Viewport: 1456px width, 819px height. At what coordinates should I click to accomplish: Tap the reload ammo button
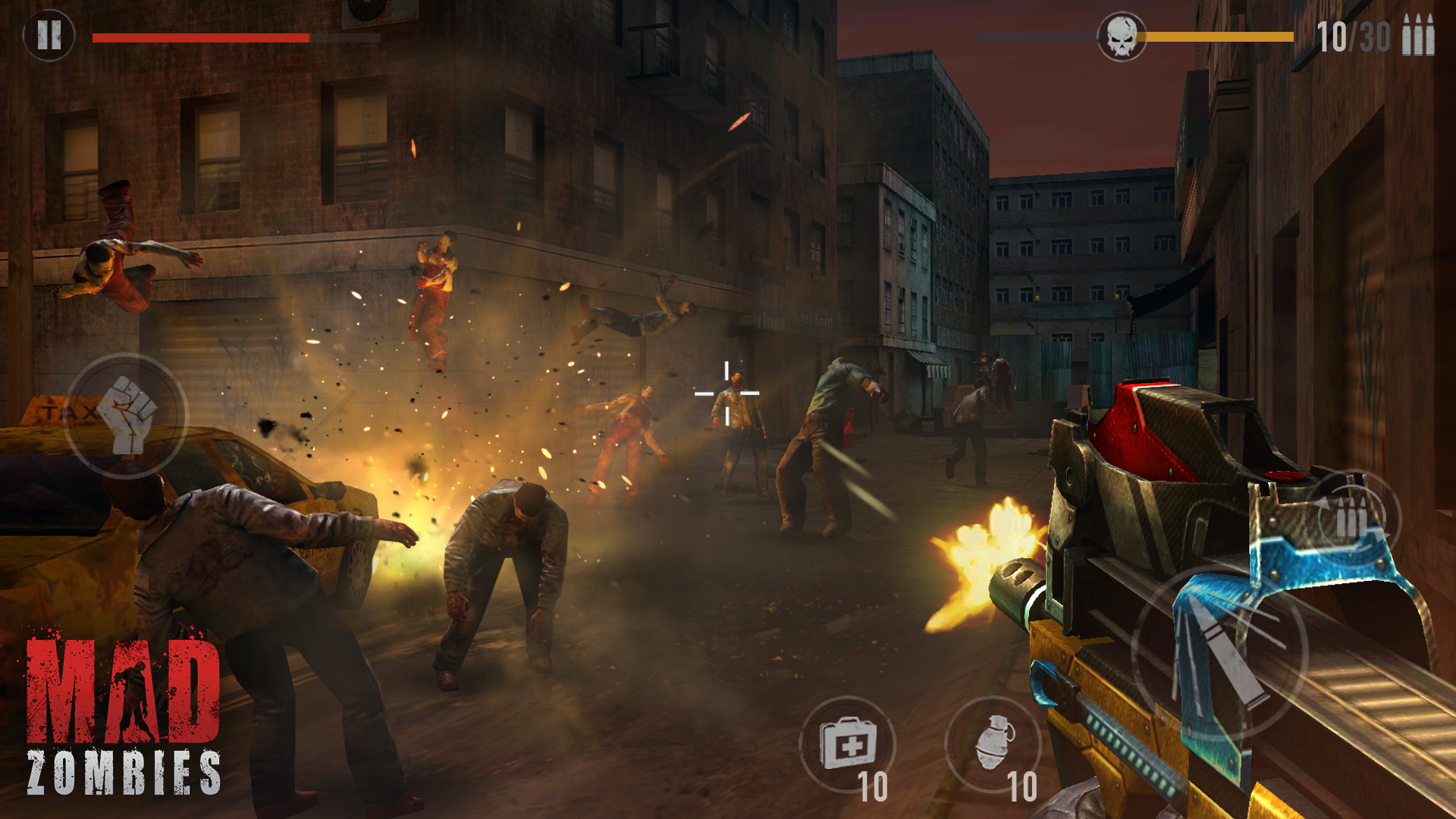tap(1351, 520)
